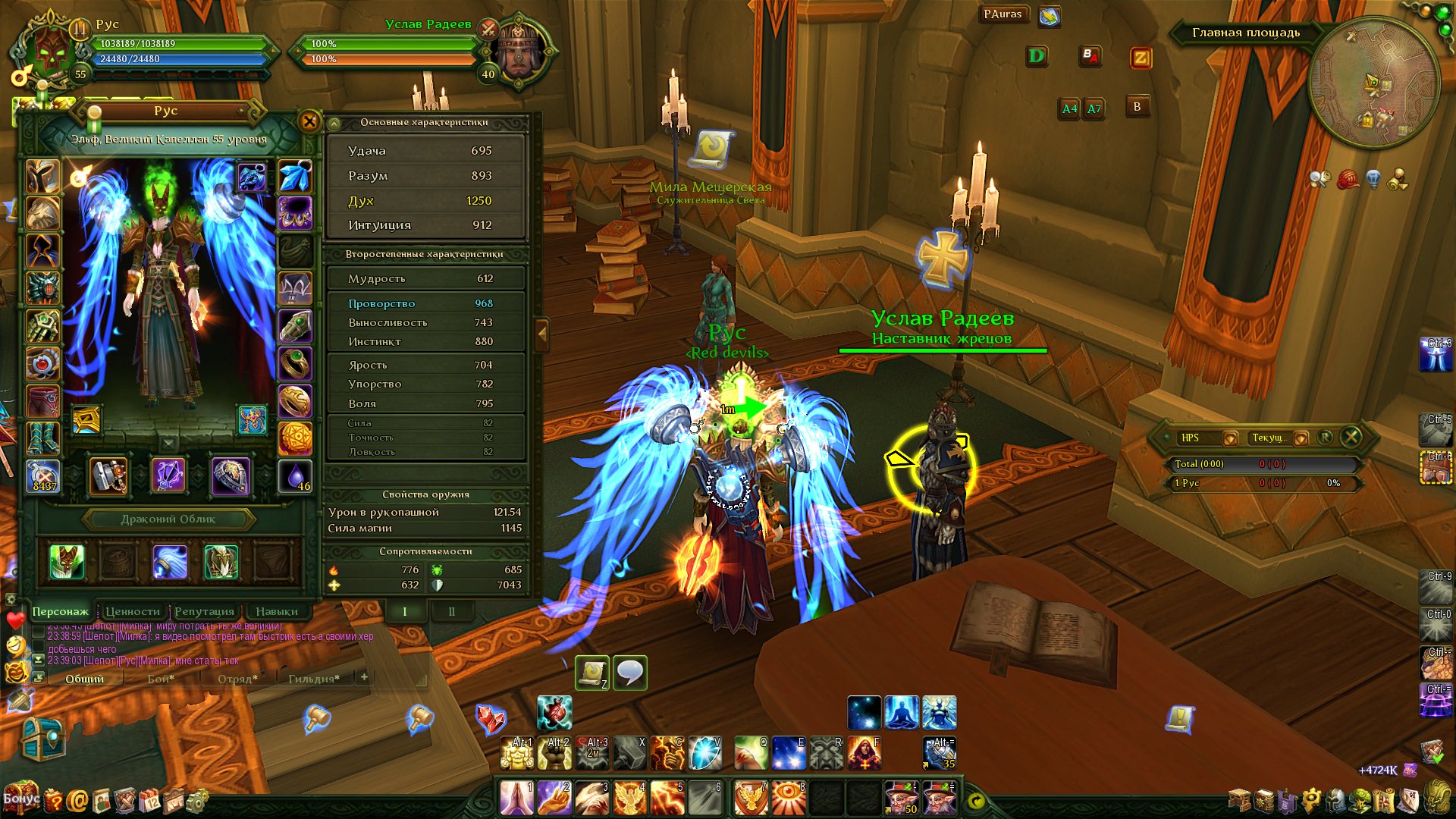Switch chat to Гильдия tab
The image size is (1456, 819).
[x=313, y=679]
